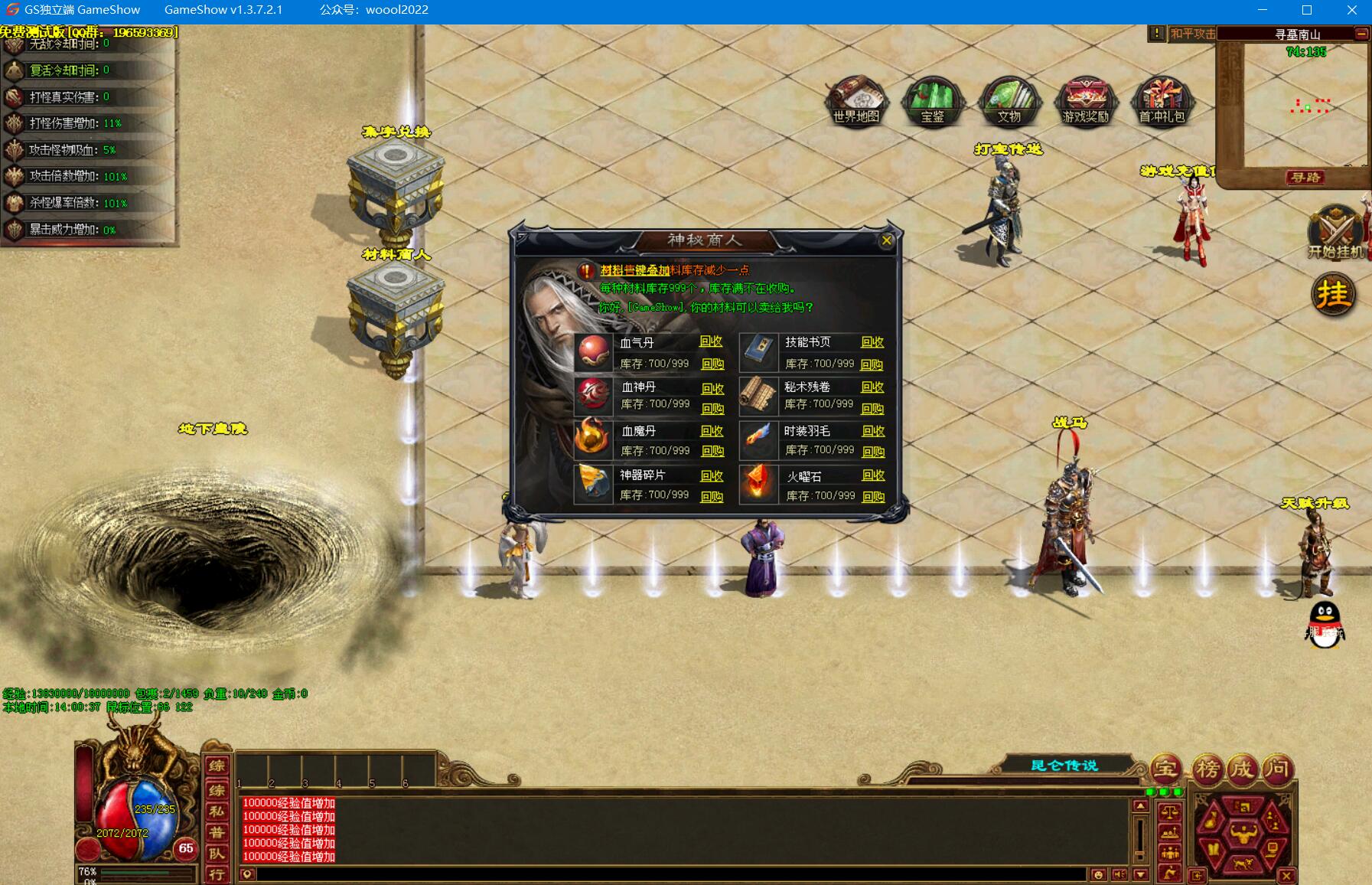The width and height of the screenshot is (1372, 885).
Task: Click 回收 for the 血气丹 item
Action: point(711,341)
